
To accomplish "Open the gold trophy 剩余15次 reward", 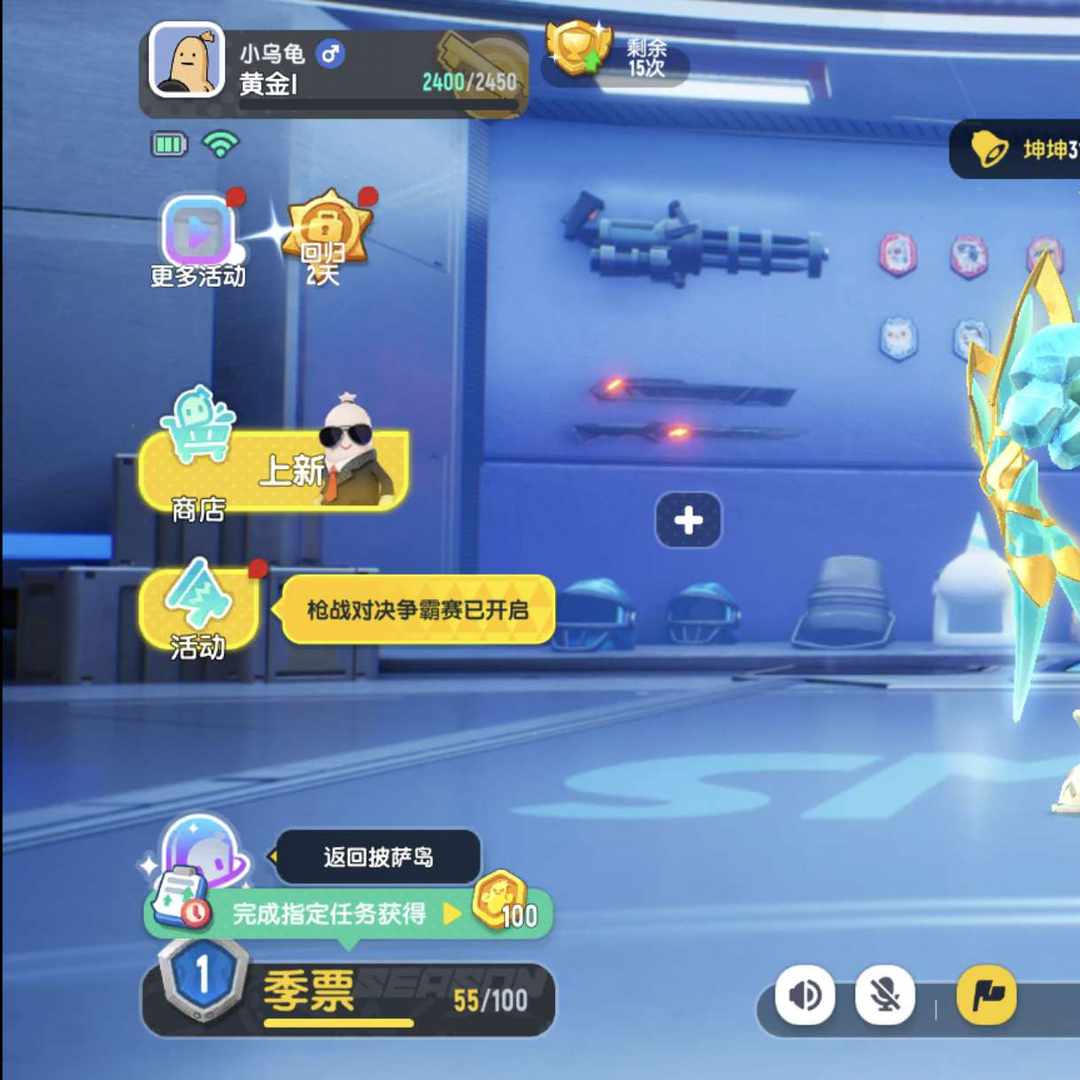I will pyautogui.click(x=578, y=50).
